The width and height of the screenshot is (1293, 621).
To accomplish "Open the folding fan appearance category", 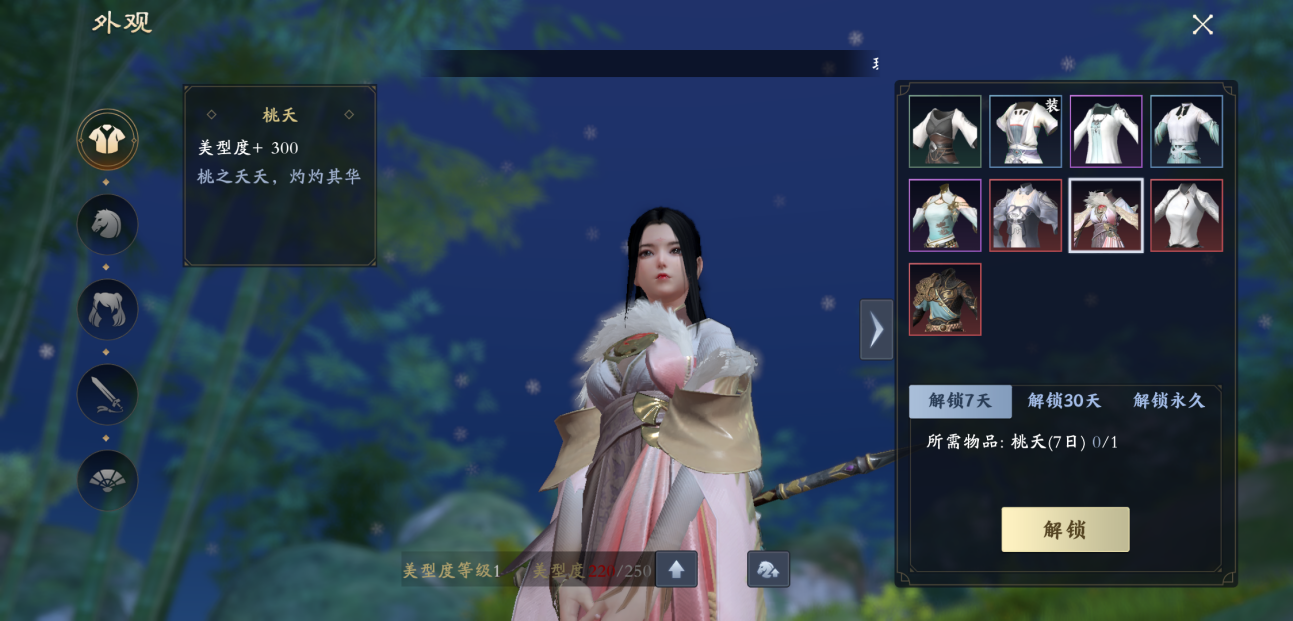I will point(107,480).
